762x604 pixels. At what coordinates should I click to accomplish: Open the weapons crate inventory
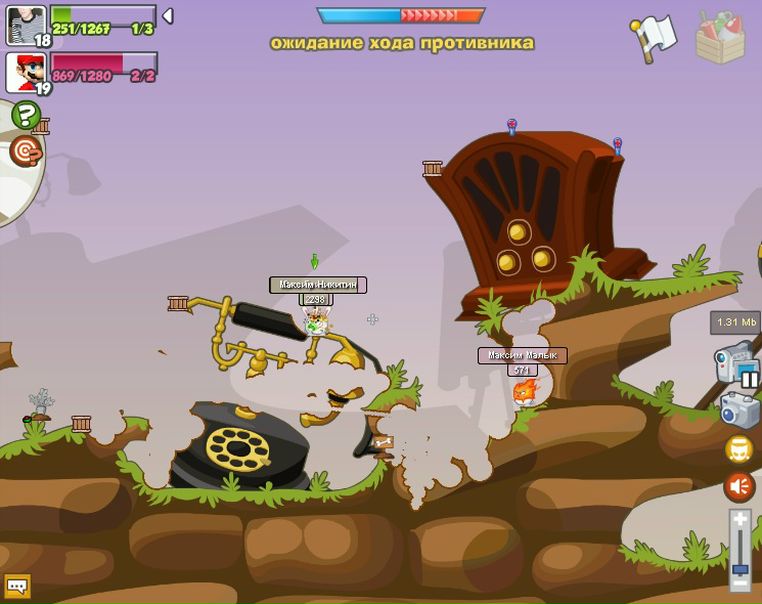tap(720, 38)
